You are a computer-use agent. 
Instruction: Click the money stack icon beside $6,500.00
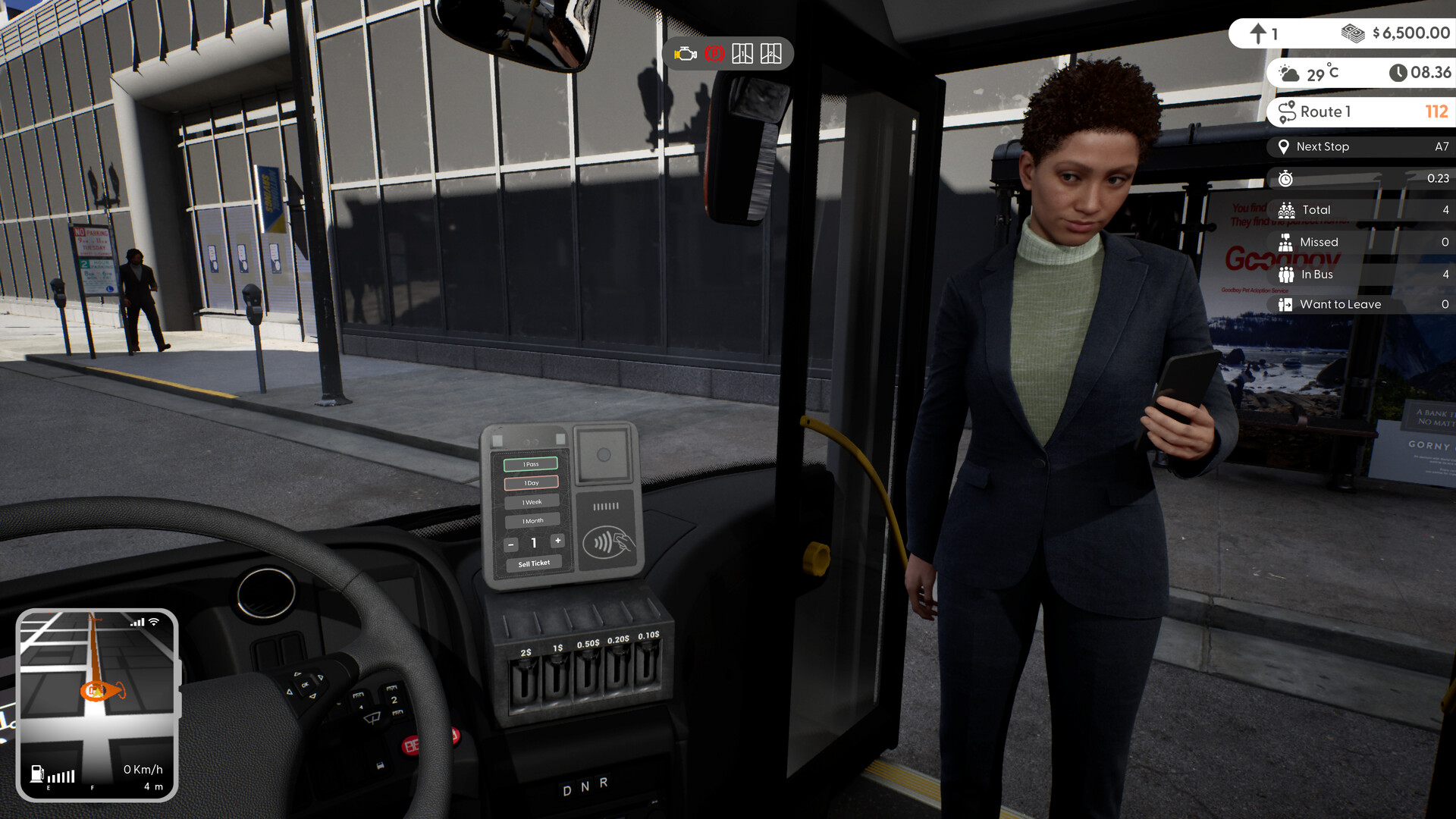click(x=1354, y=33)
